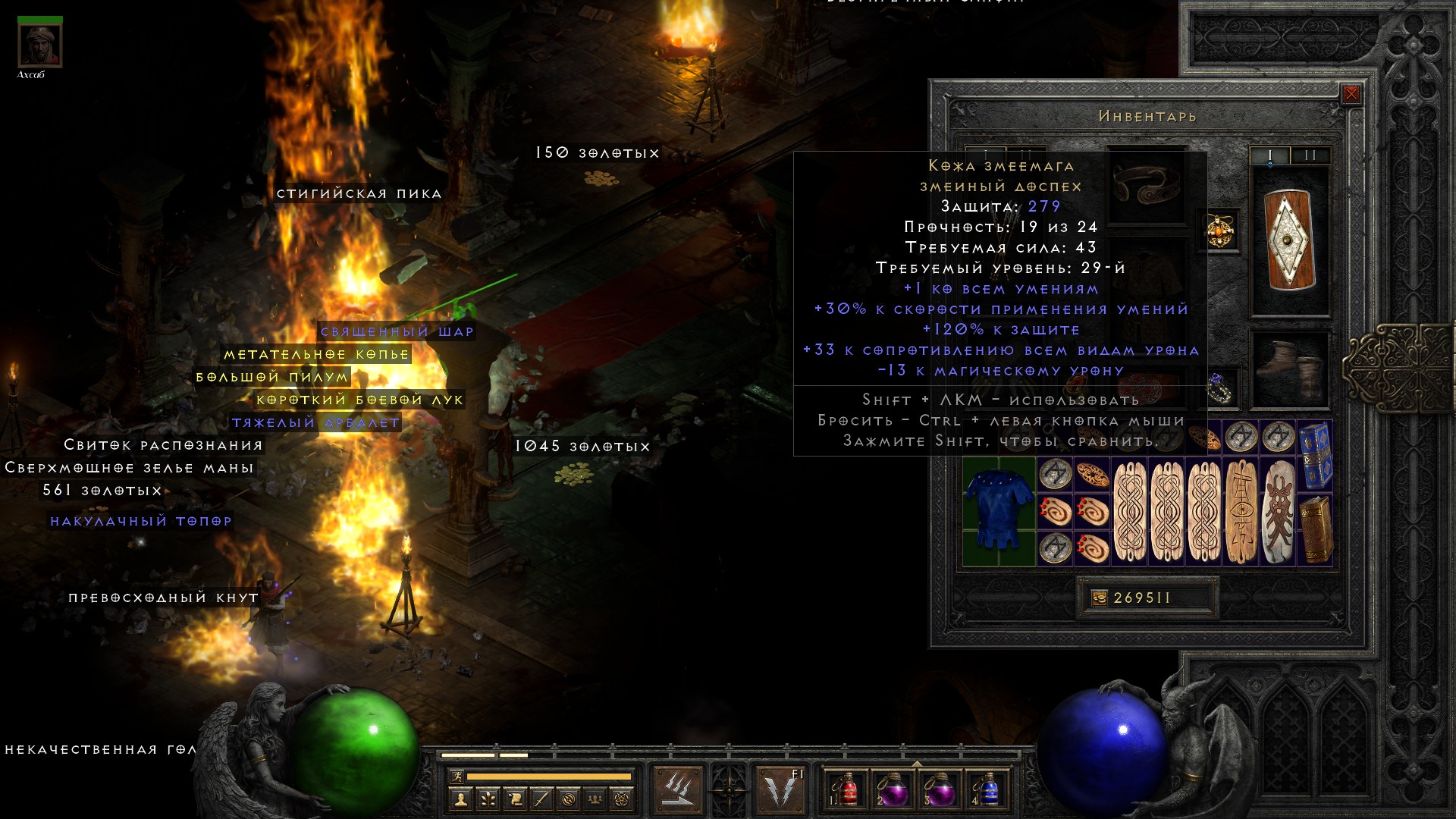Open the game menu pentagram icon

(622, 799)
